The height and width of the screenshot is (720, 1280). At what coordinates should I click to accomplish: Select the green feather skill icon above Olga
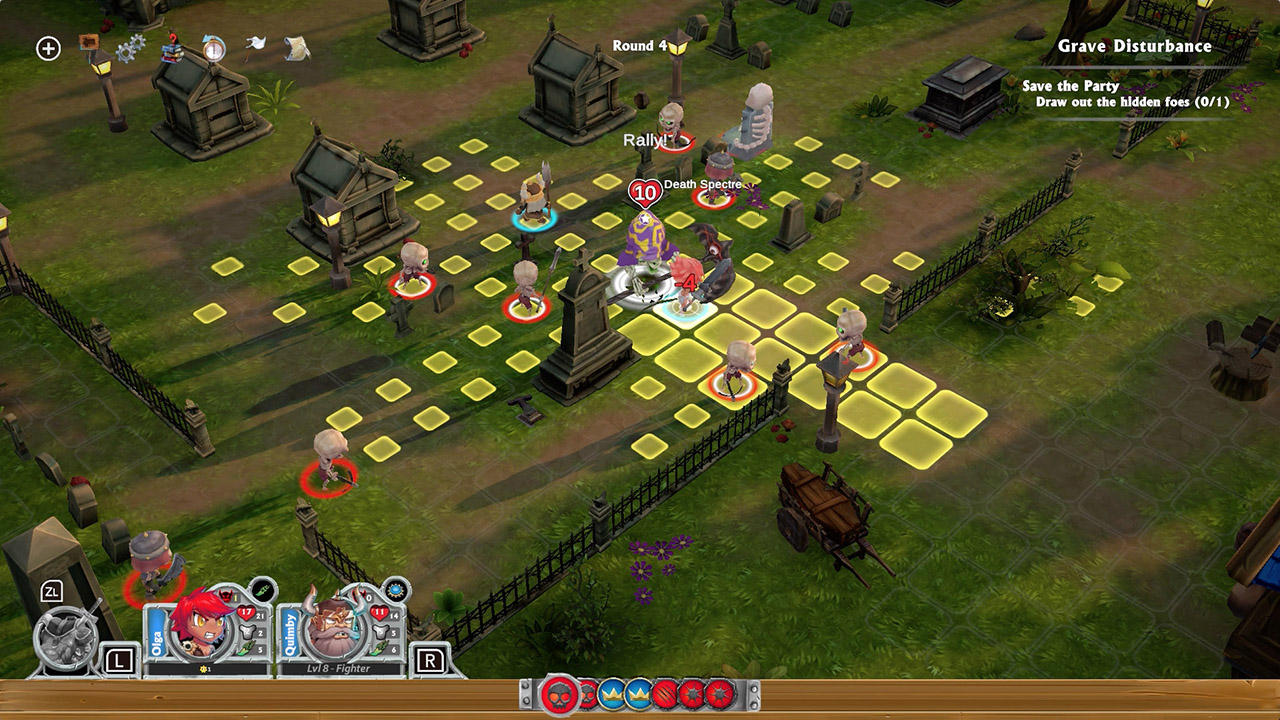point(261,589)
